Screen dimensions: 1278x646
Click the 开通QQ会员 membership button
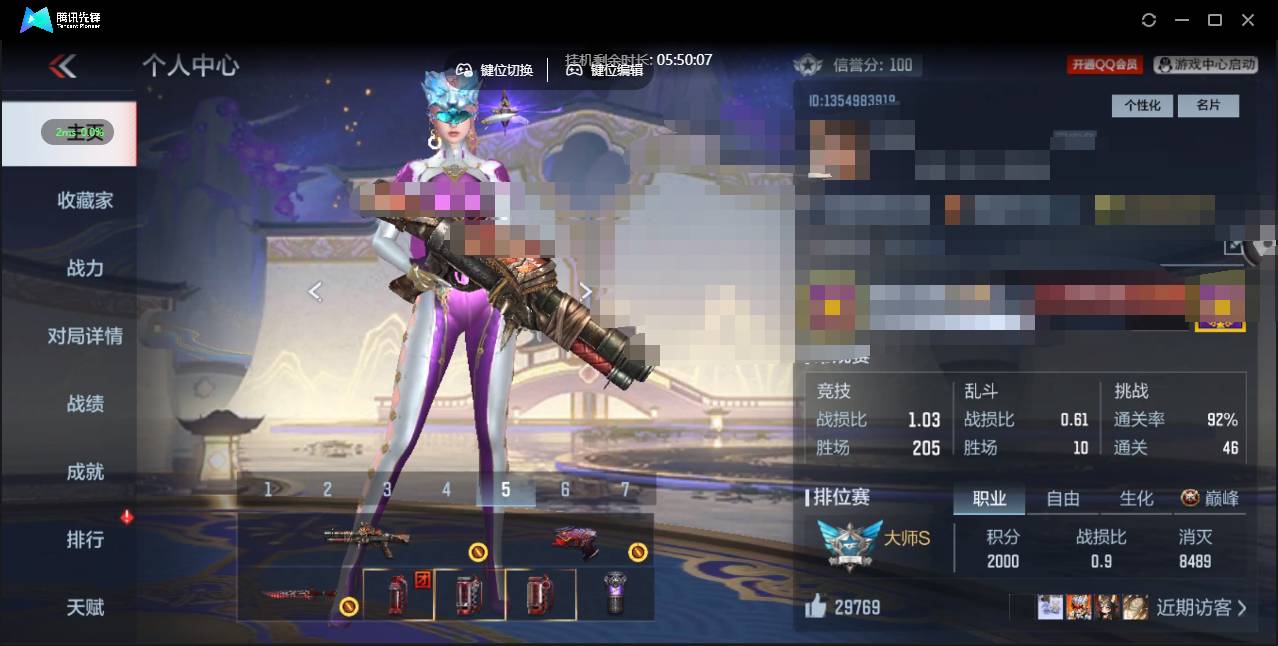click(1105, 65)
